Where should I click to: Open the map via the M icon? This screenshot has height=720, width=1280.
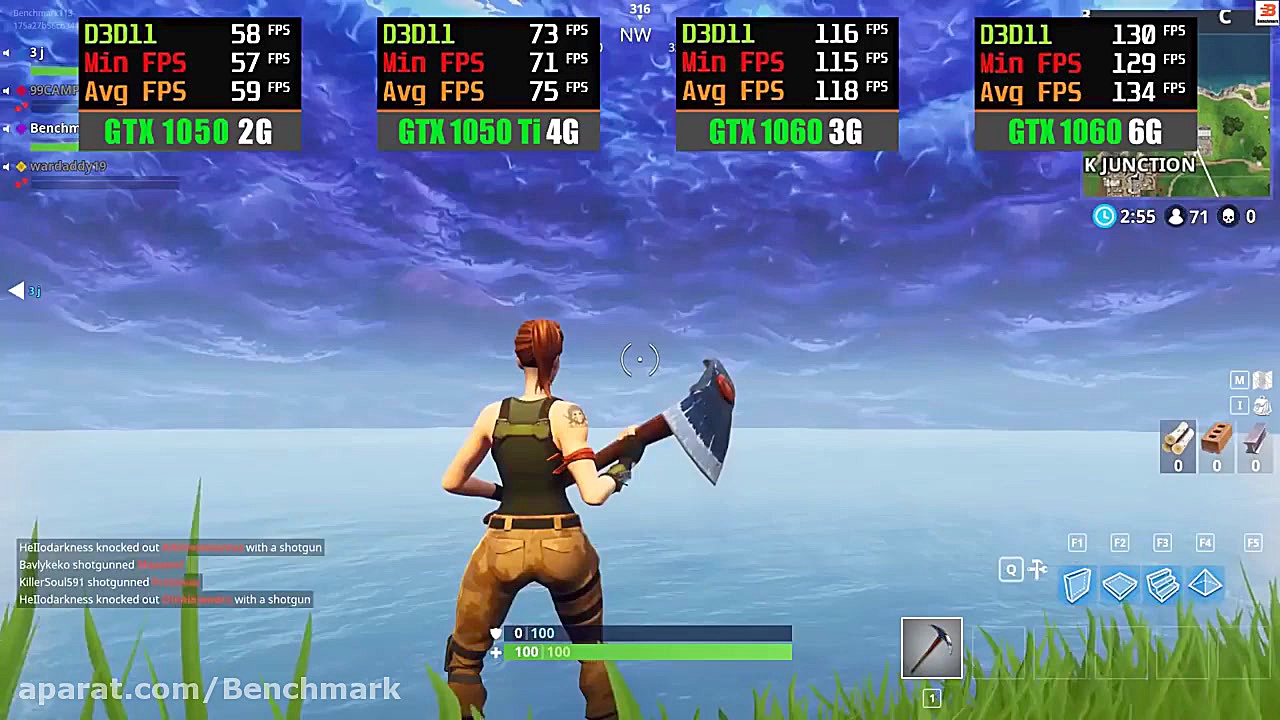[x=1239, y=380]
